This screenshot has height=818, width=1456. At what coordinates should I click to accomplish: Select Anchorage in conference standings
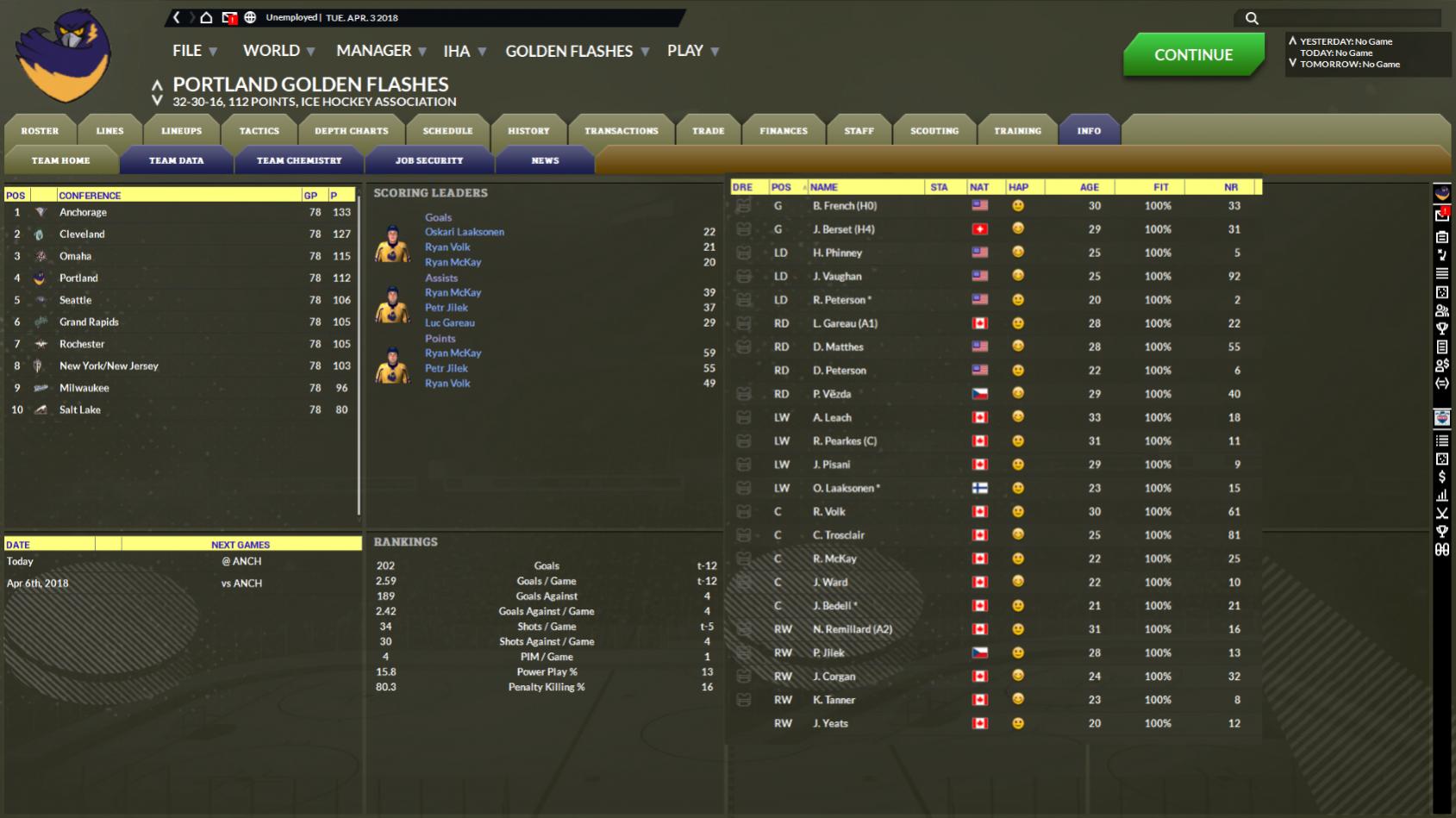(x=84, y=212)
